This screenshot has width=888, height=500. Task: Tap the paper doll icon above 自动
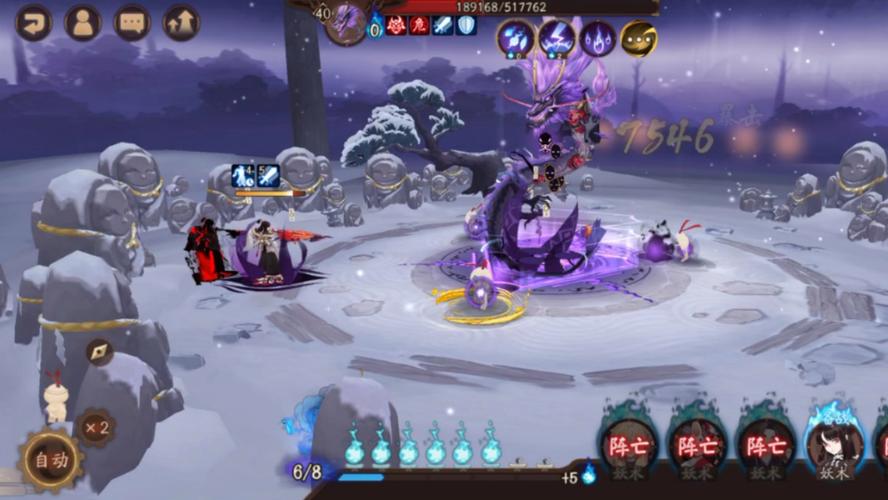click(55, 398)
